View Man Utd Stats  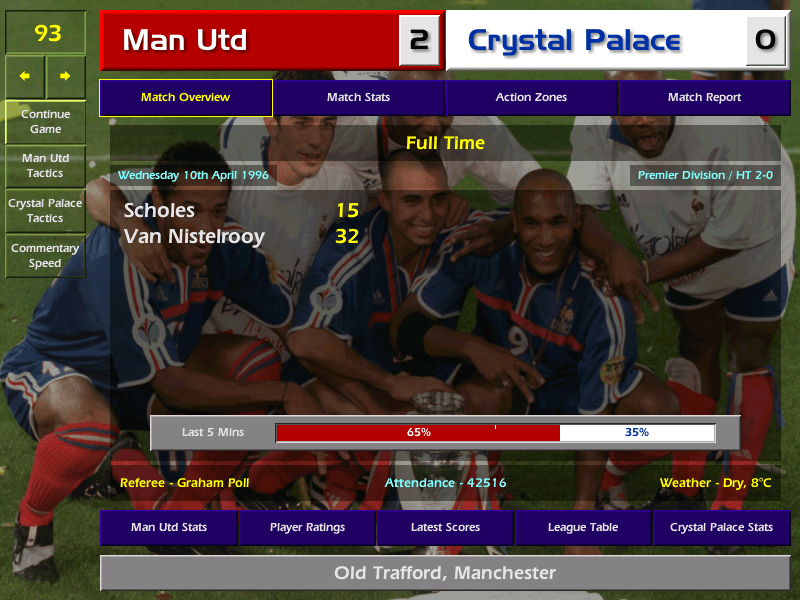168,527
